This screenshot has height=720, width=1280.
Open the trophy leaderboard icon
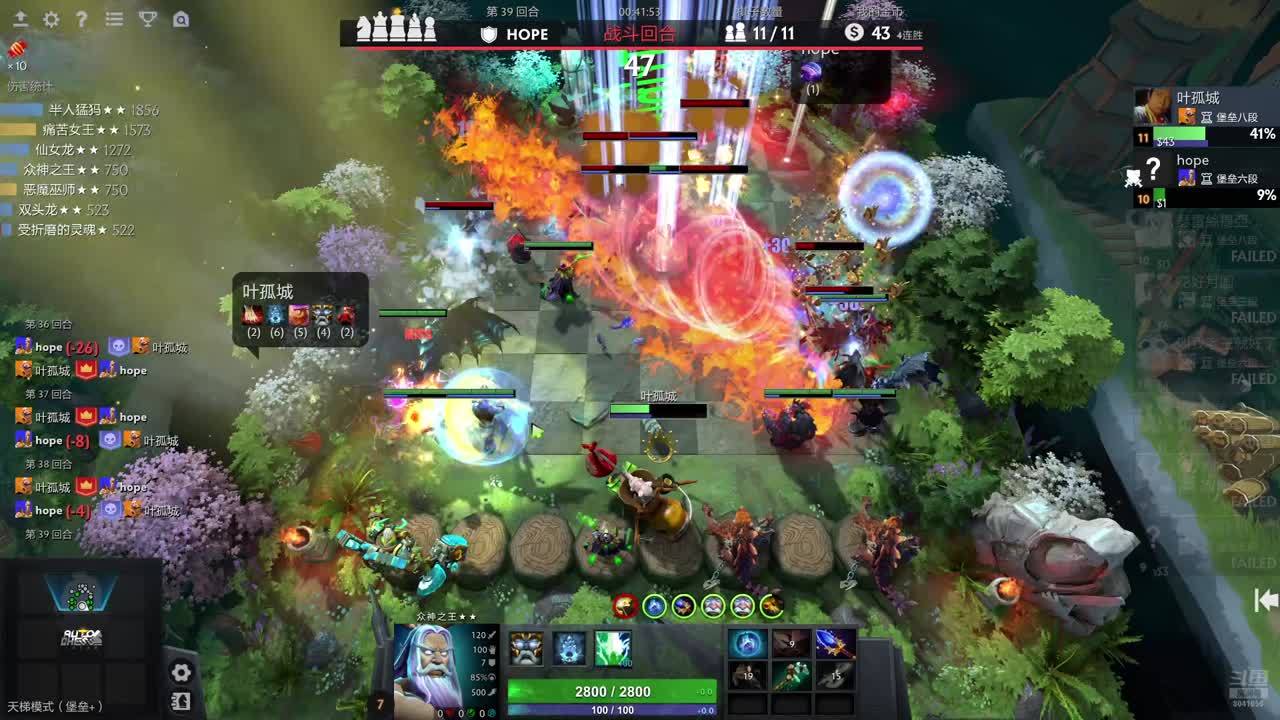click(x=147, y=19)
